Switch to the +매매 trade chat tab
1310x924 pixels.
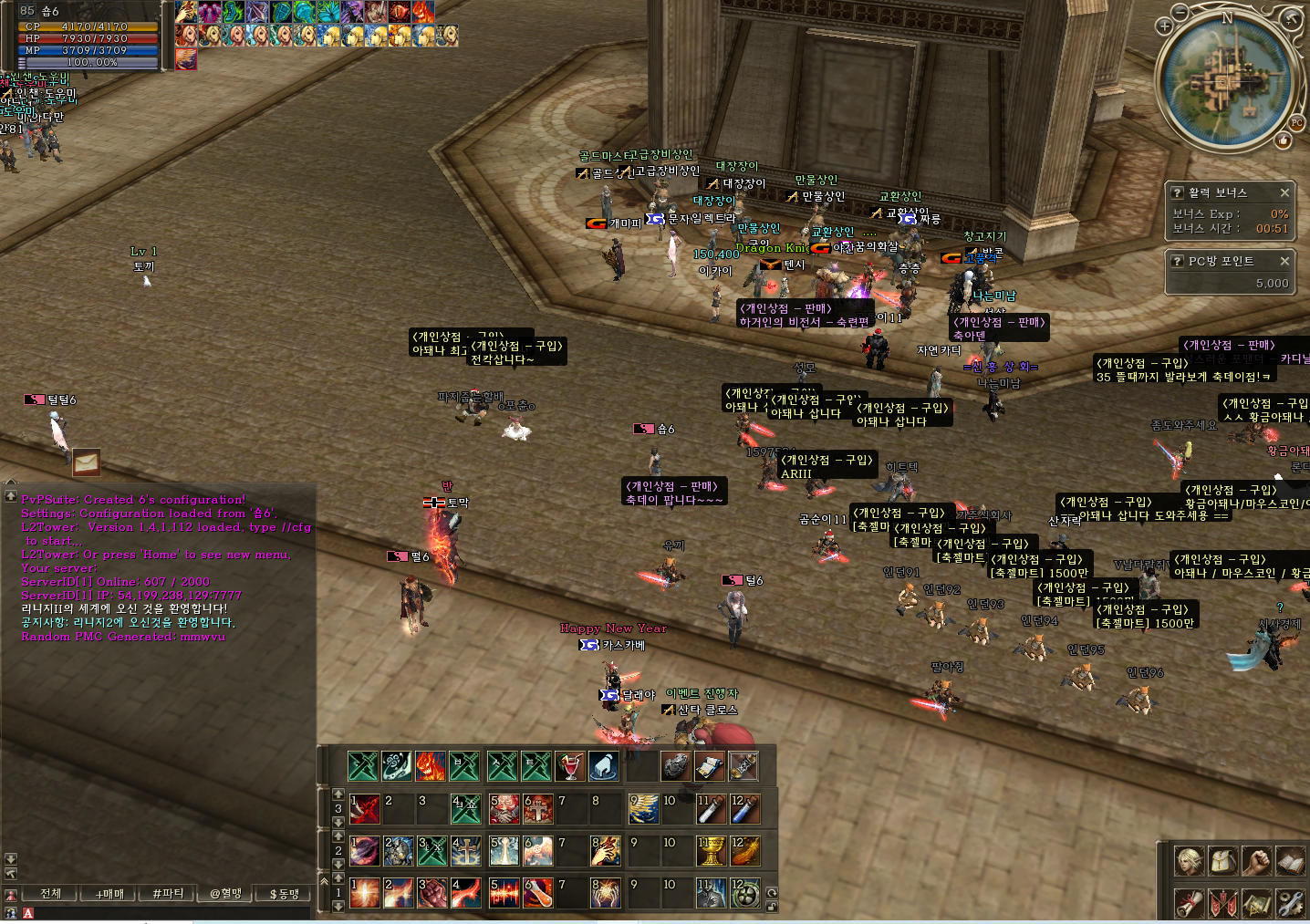click(109, 894)
